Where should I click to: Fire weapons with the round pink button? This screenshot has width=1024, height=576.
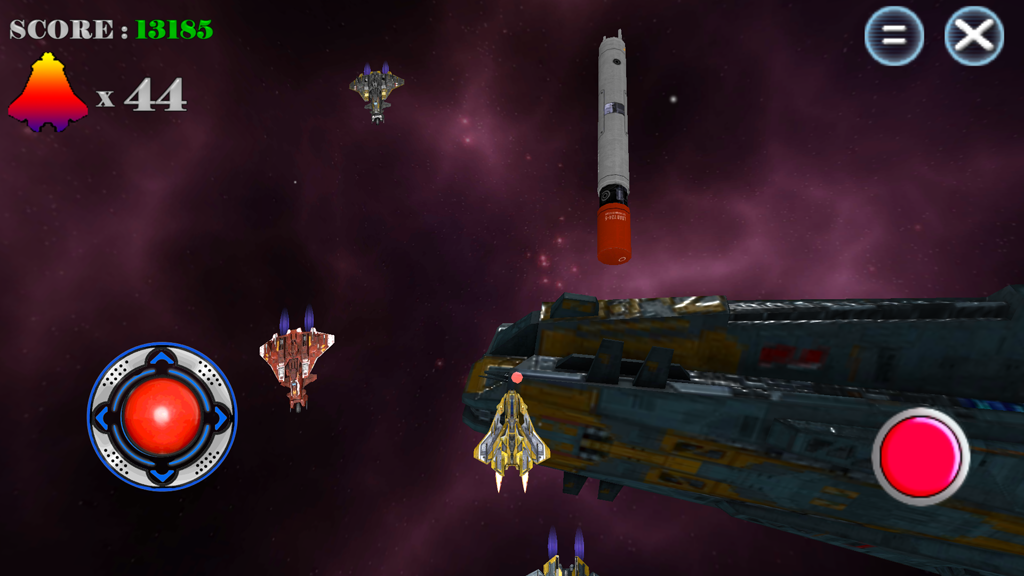pyautogui.click(x=920, y=456)
